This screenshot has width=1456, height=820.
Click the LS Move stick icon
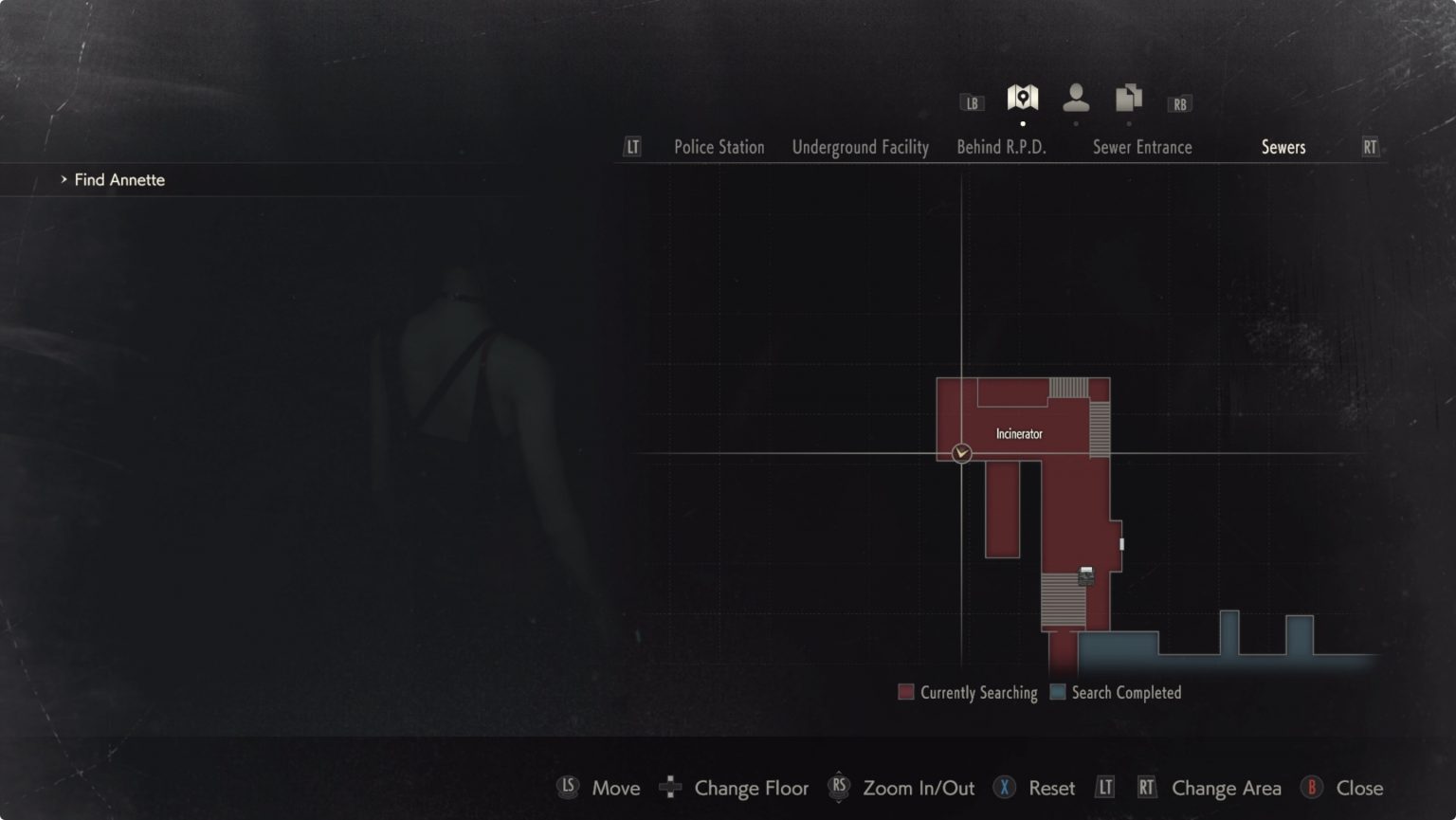[x=568, y=788]
